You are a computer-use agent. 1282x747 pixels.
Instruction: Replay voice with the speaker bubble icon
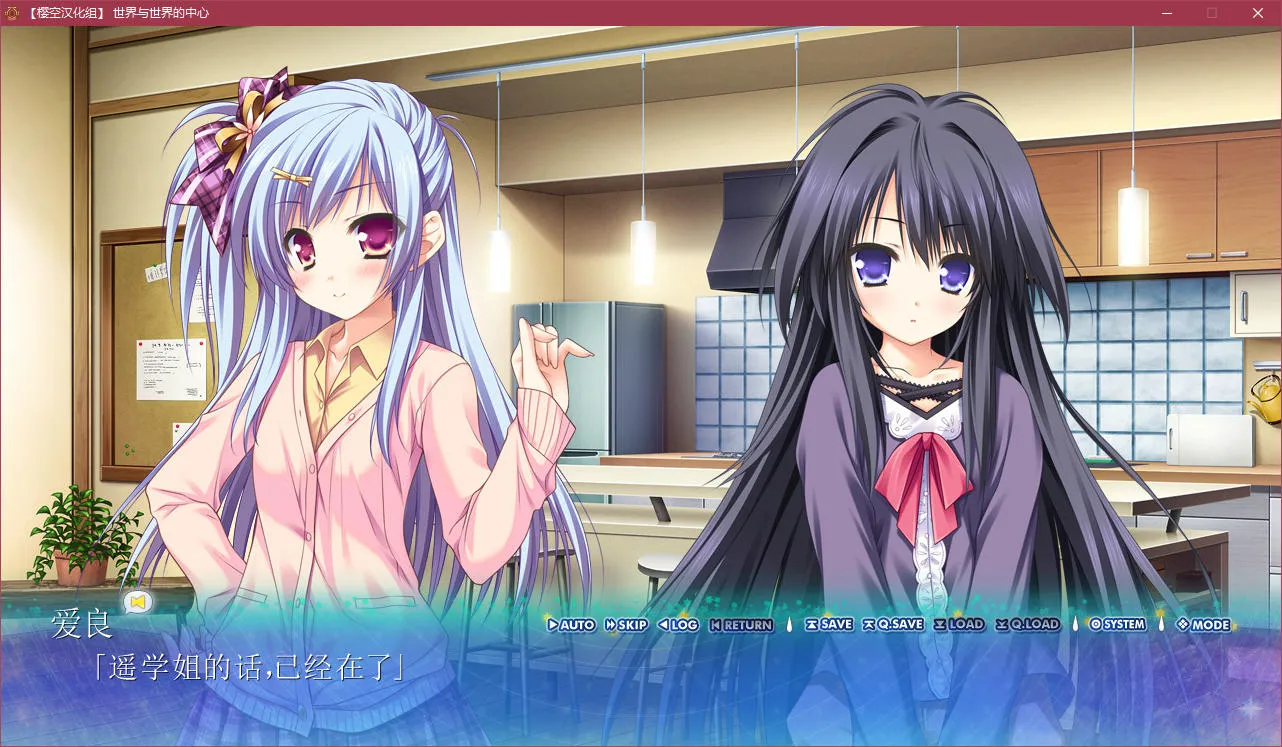coord(137,601)
